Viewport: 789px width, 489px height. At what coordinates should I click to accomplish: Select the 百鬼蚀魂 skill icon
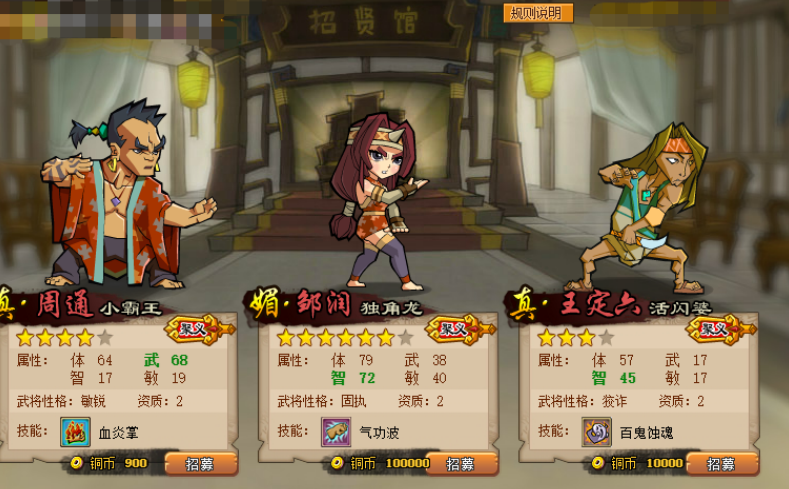(597, 432)
